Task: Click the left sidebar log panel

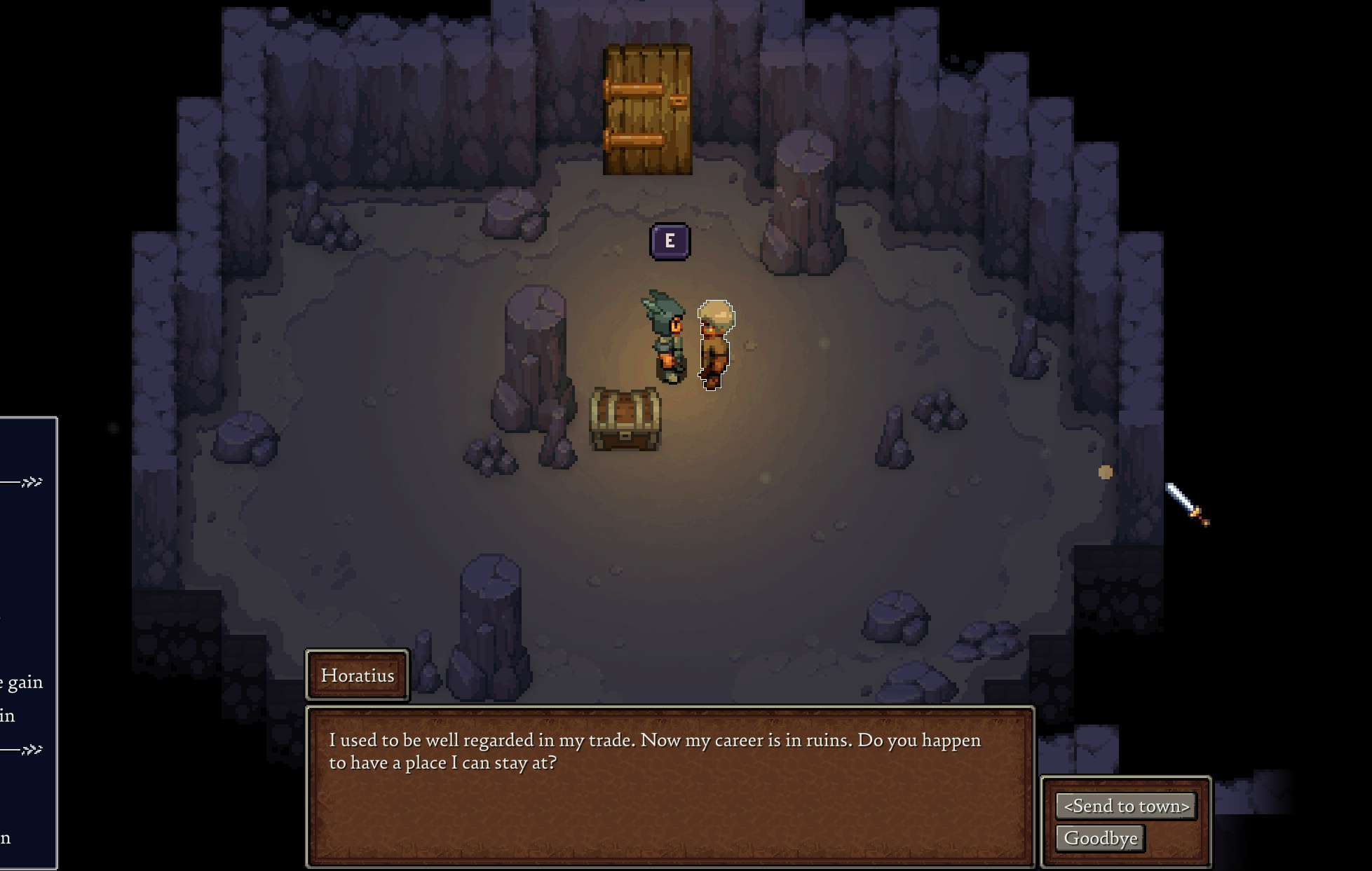Action: pyautogui.click(x=27, y=631)
